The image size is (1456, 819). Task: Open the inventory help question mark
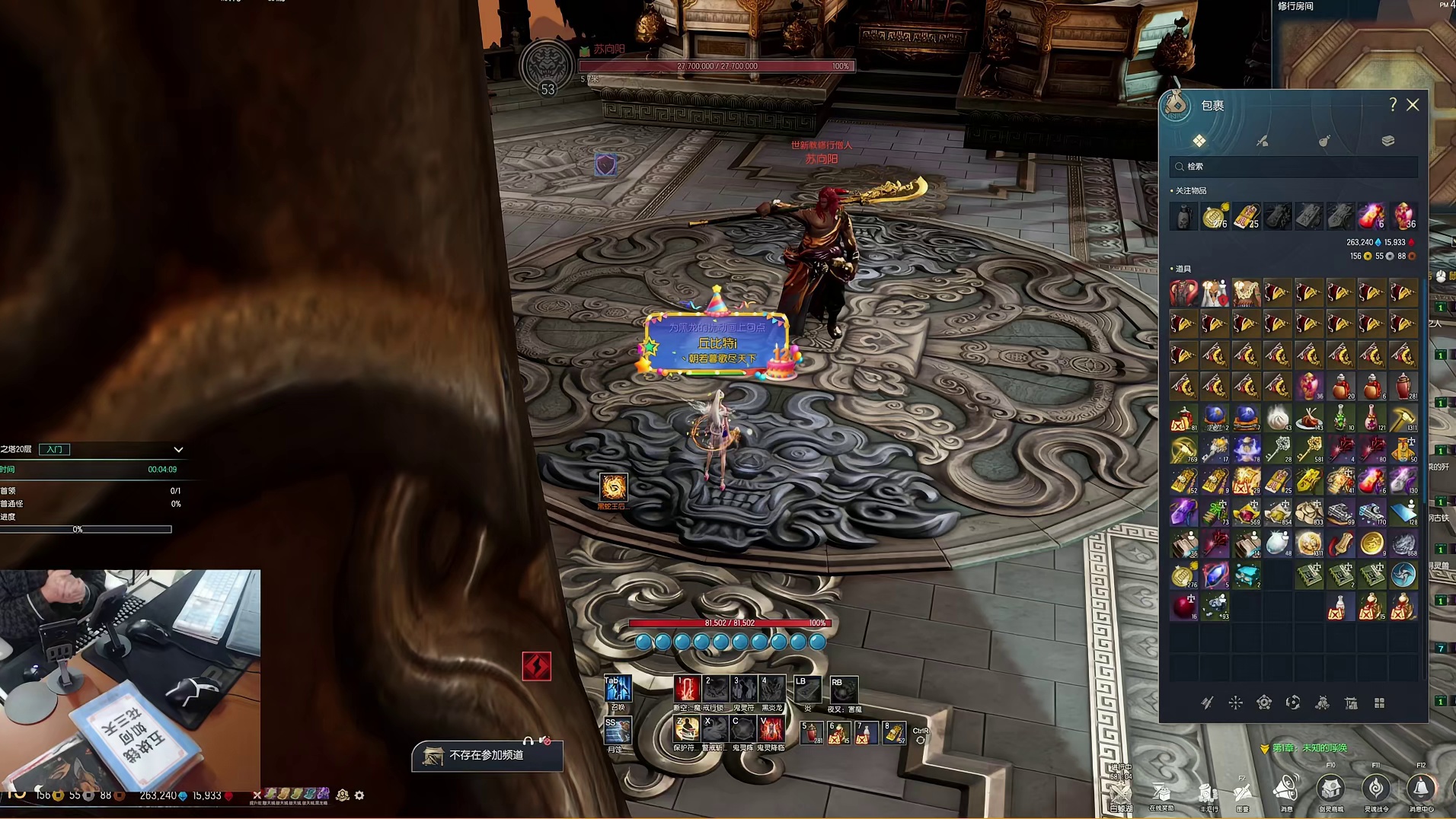tap(1393, 105)
